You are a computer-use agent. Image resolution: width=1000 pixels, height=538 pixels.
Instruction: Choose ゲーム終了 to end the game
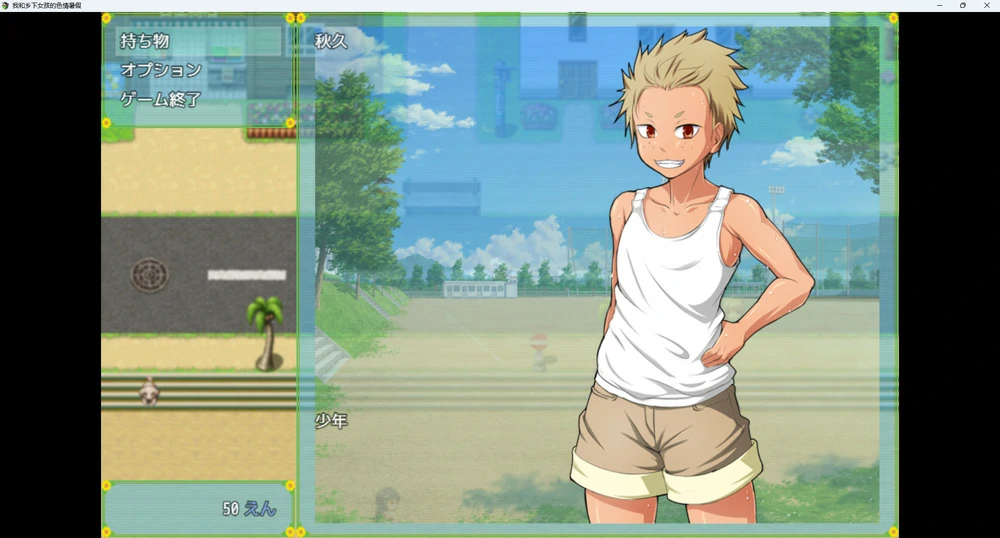(161, 99)
